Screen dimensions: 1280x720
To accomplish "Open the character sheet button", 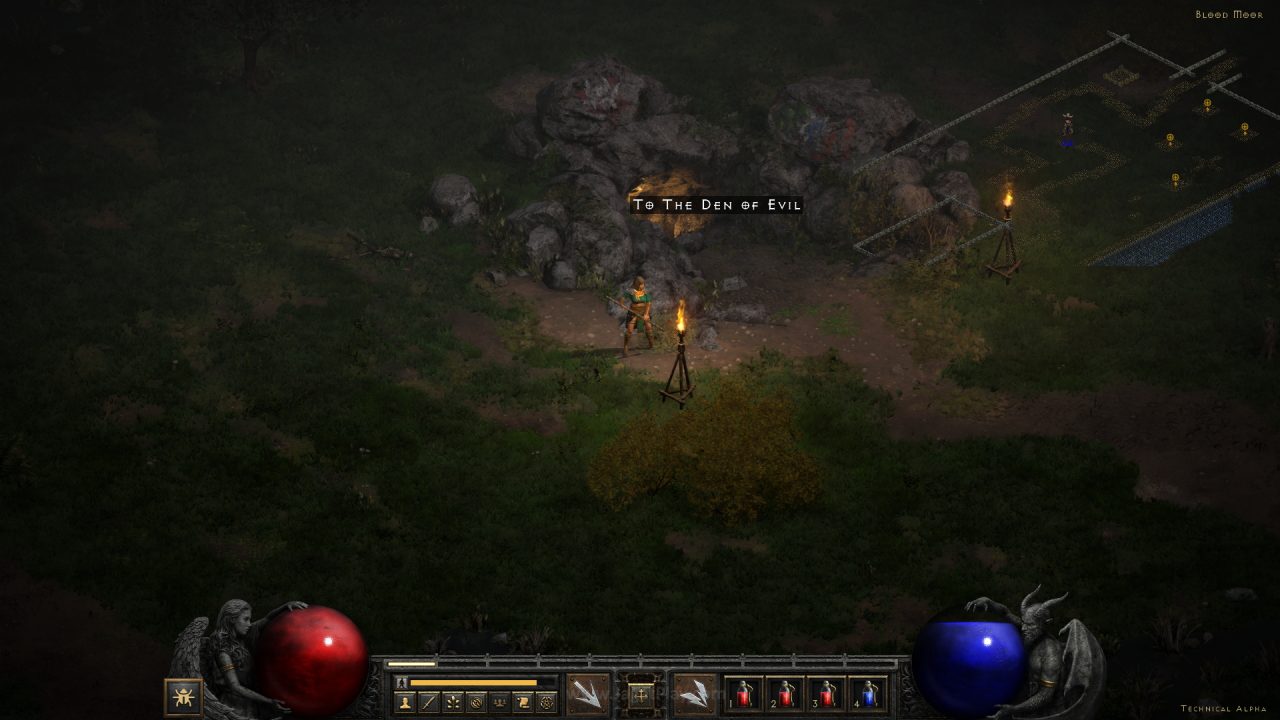I will 405,702.
